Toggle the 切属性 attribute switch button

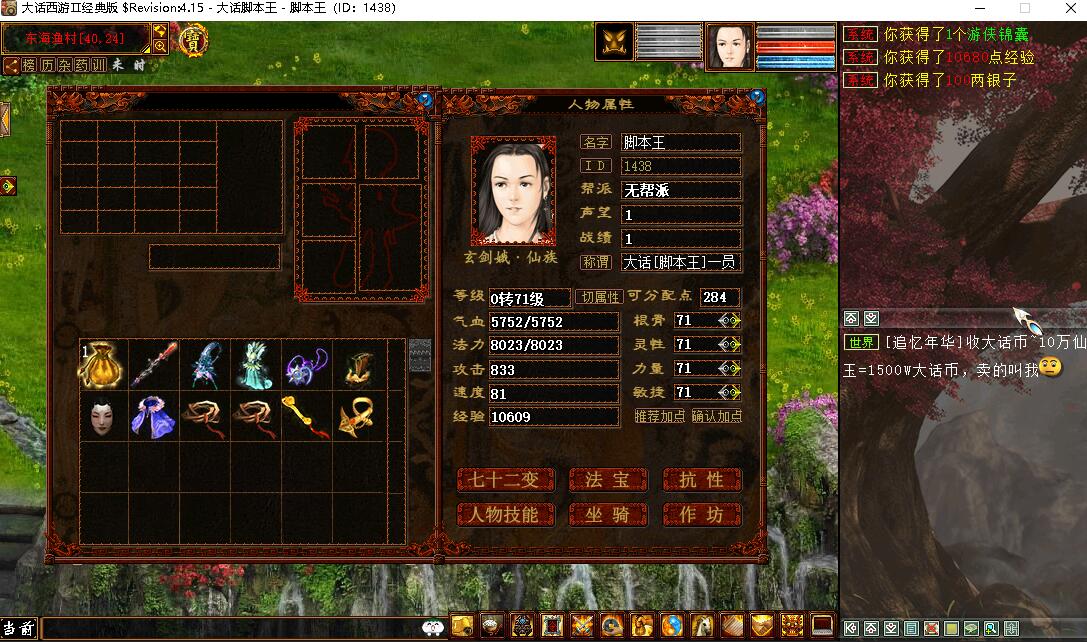600,297
